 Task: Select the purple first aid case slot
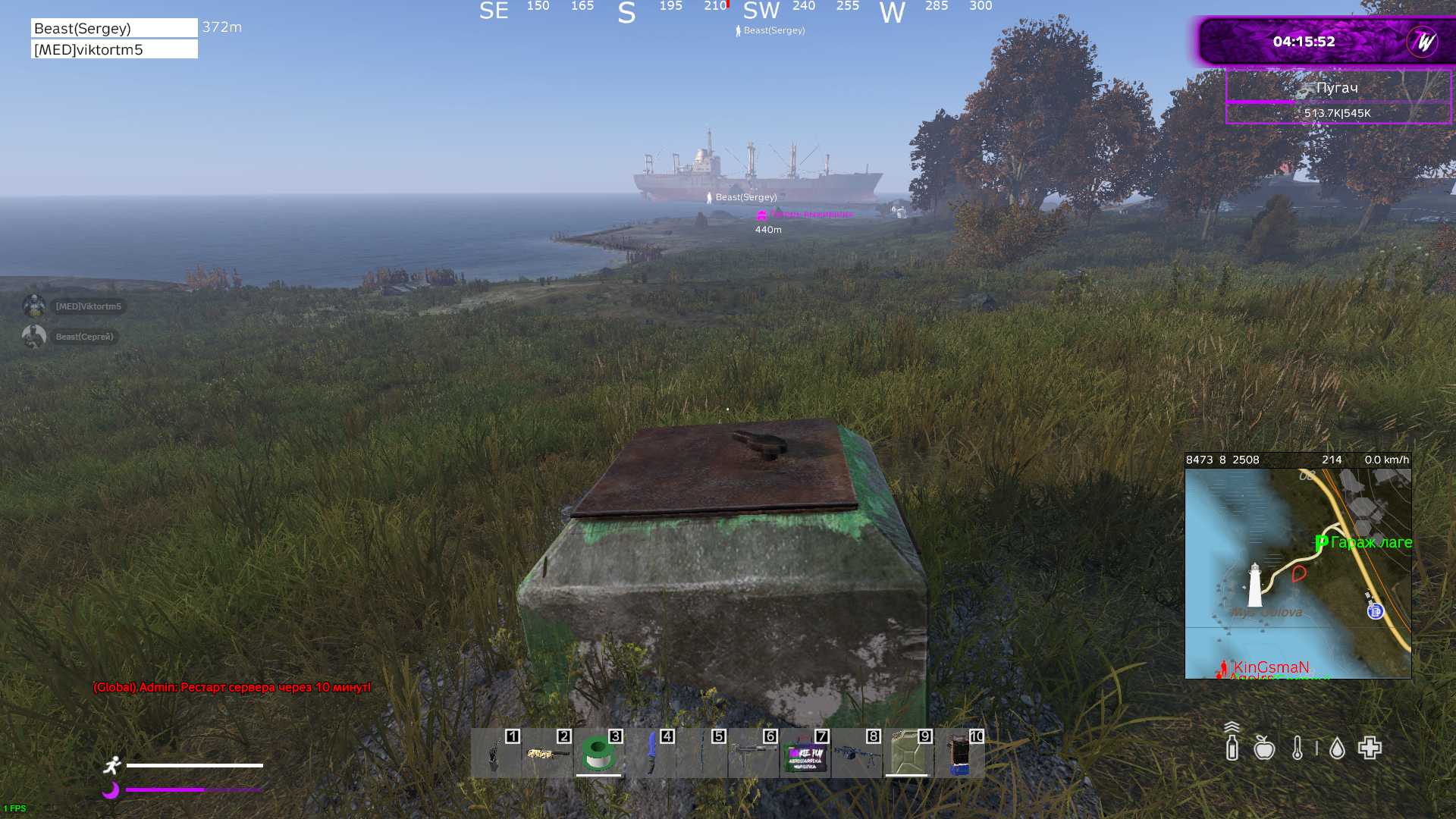805,755
